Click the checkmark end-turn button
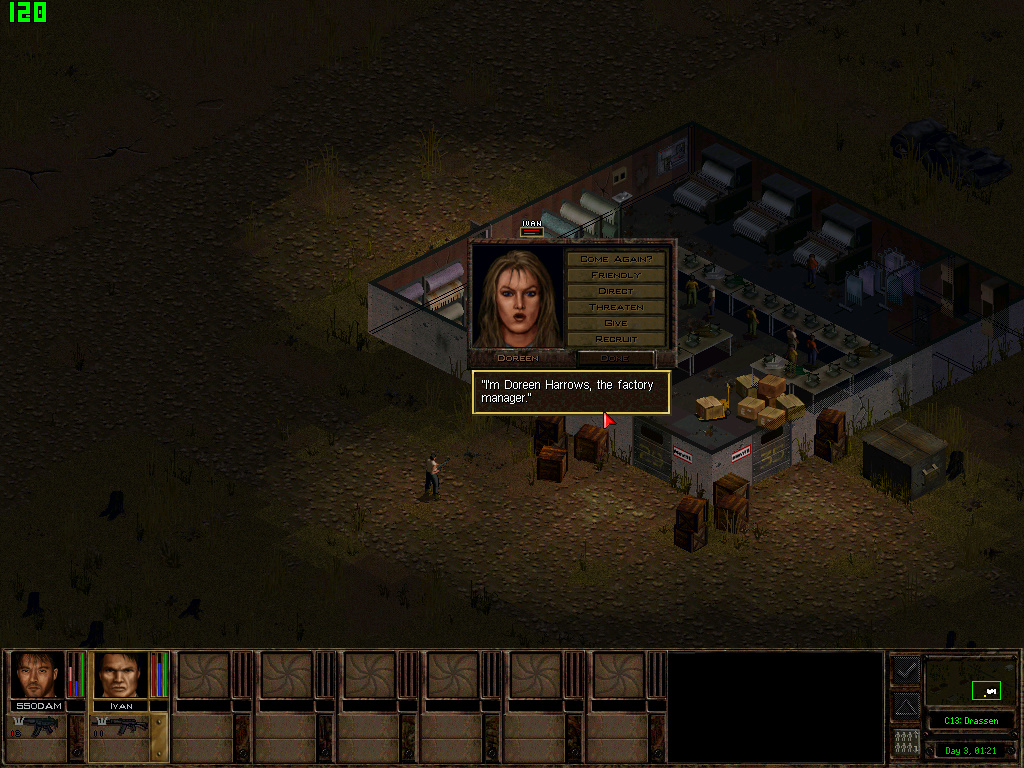 click(x=905, y=671)
